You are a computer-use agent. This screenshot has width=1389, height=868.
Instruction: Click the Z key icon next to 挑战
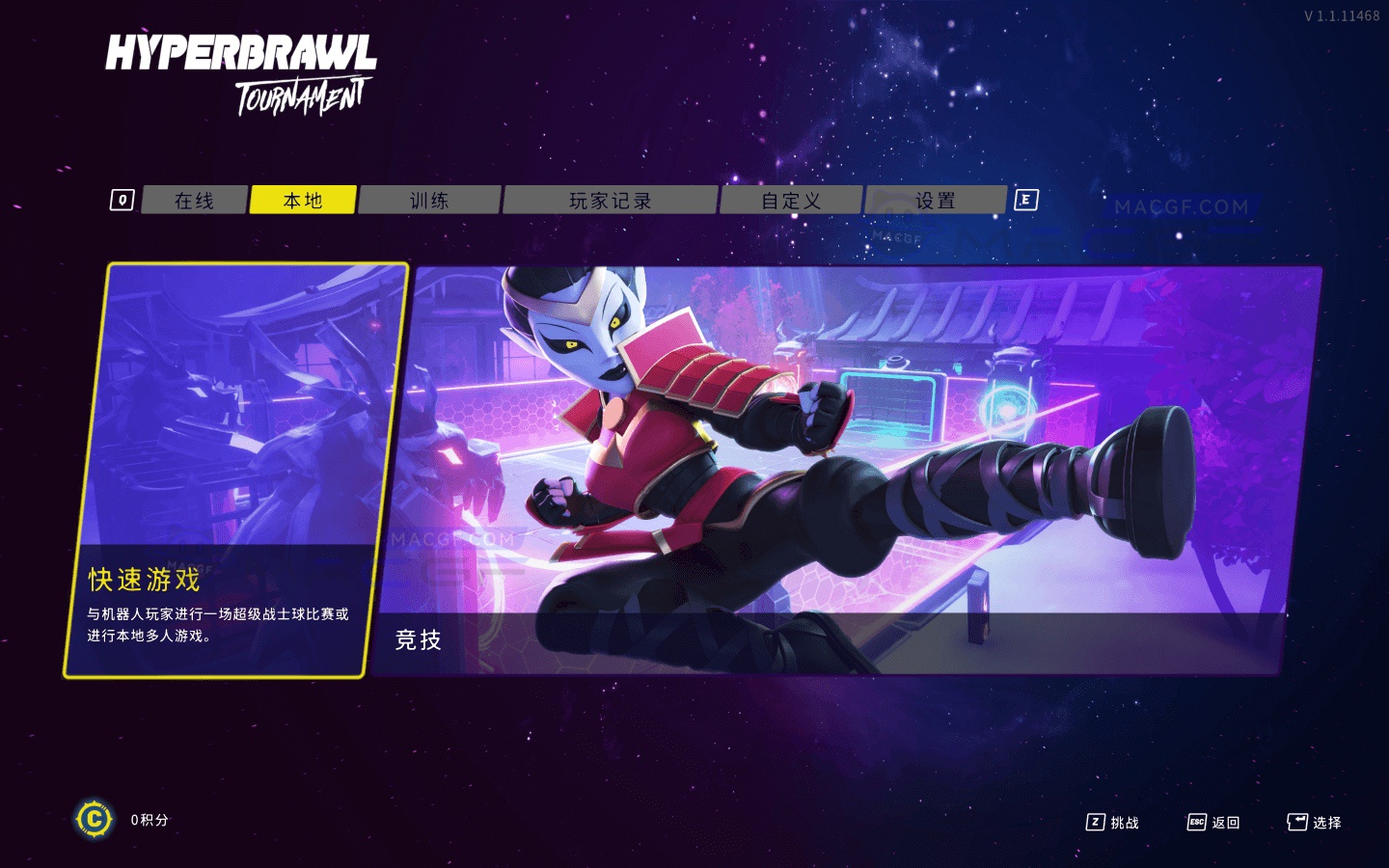[1095, 823]
